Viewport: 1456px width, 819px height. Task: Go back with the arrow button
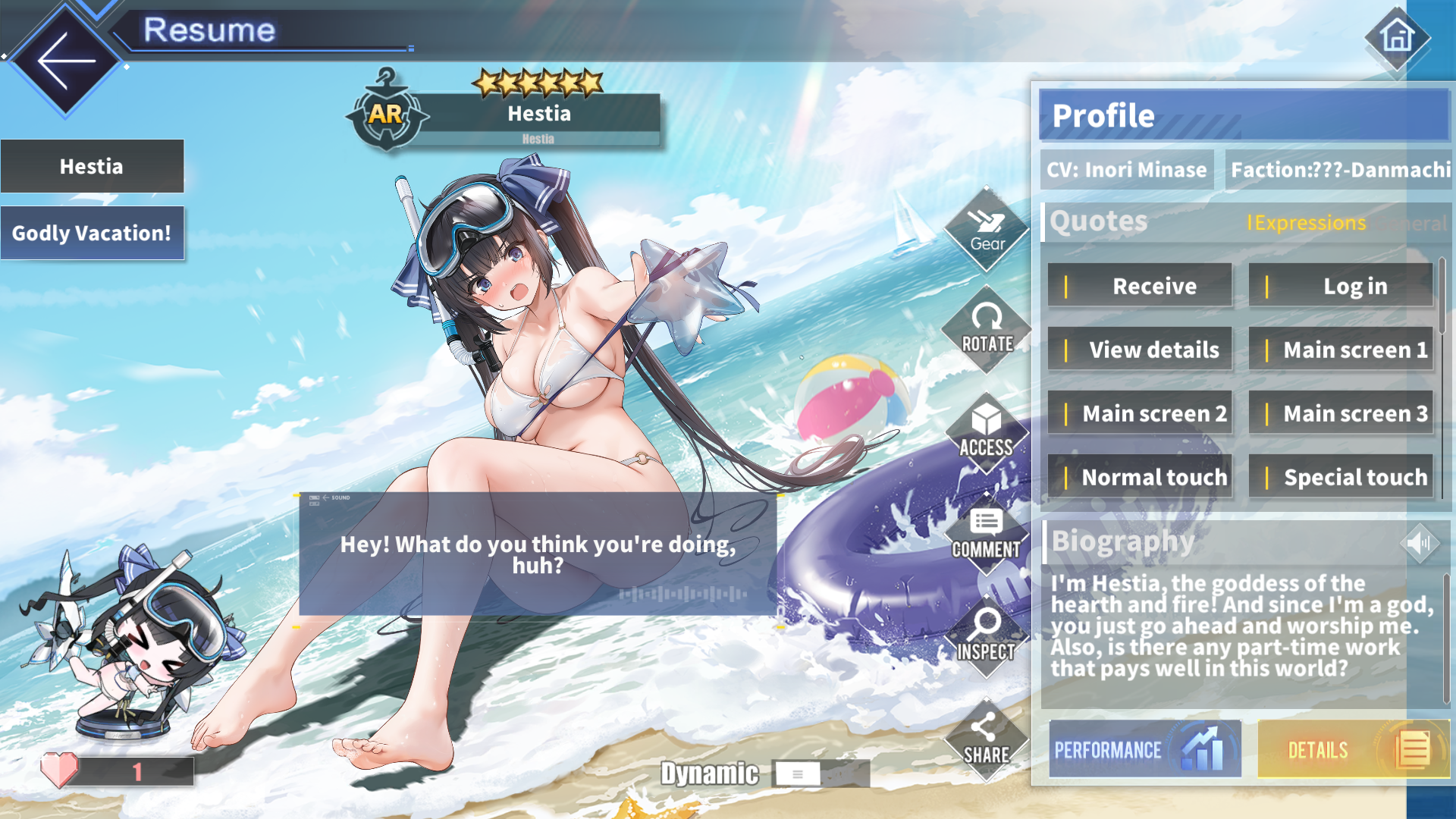[65, 61]
